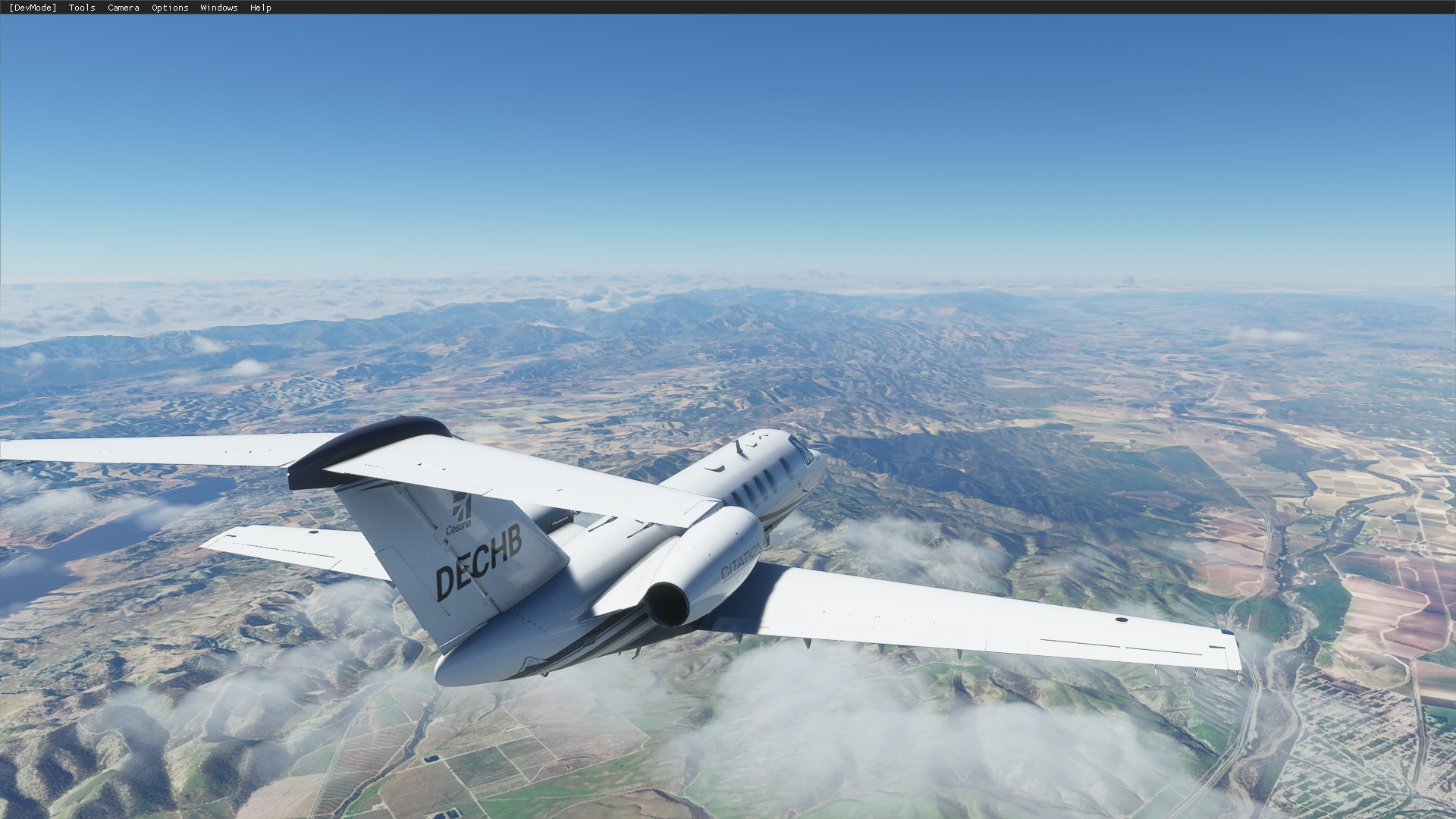Select the Camera menu

coord(123,8)
